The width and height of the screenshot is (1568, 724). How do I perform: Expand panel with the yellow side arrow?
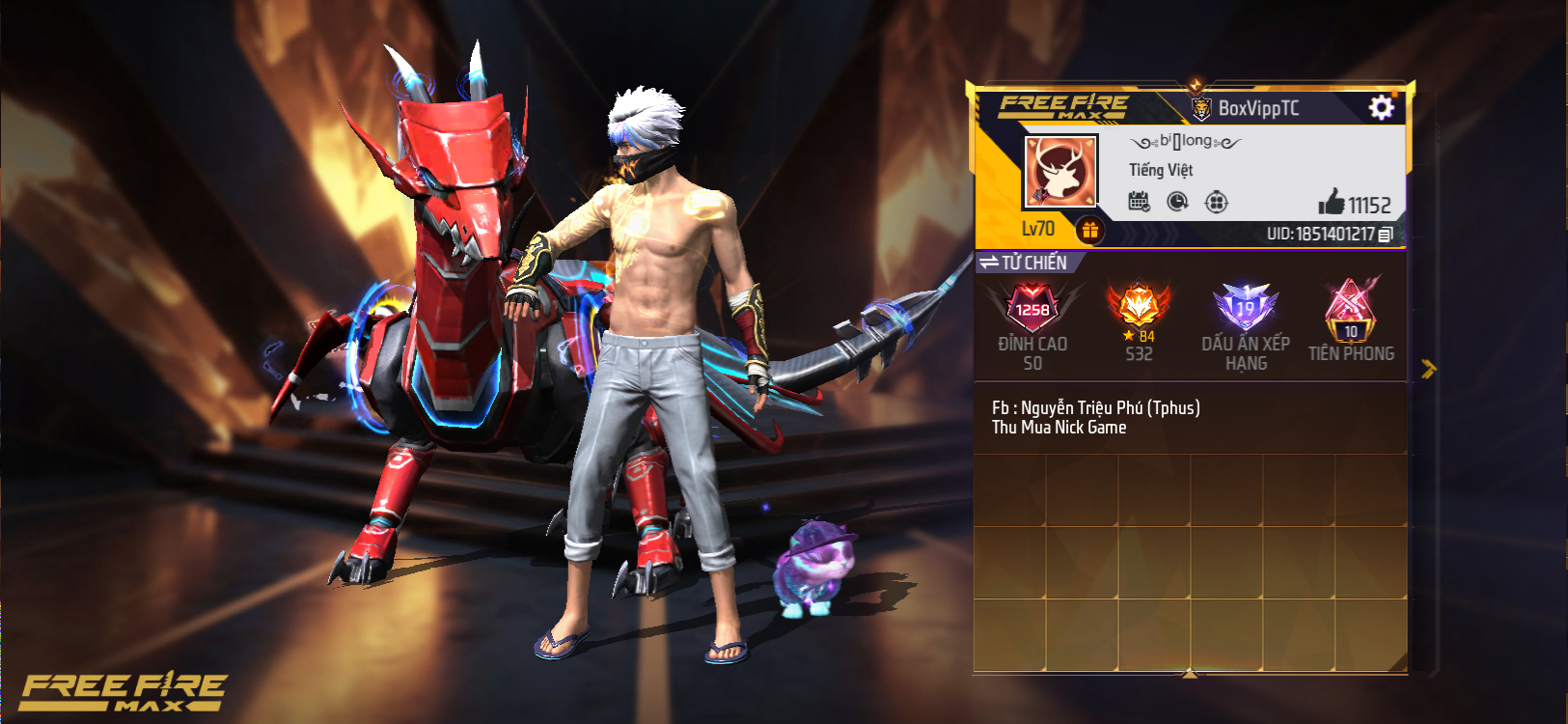1428,368
